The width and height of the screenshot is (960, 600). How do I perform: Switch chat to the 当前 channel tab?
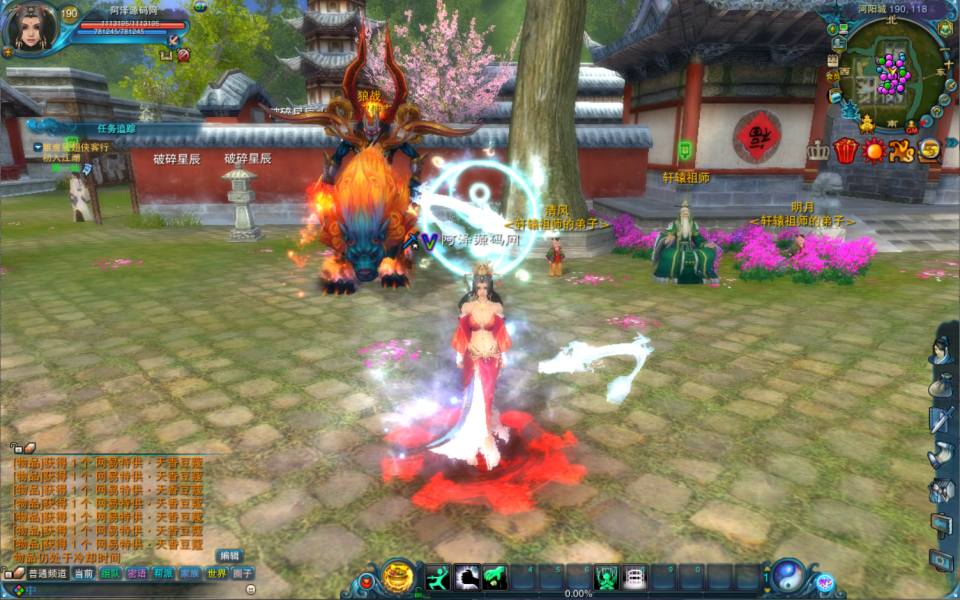point(84,574)
